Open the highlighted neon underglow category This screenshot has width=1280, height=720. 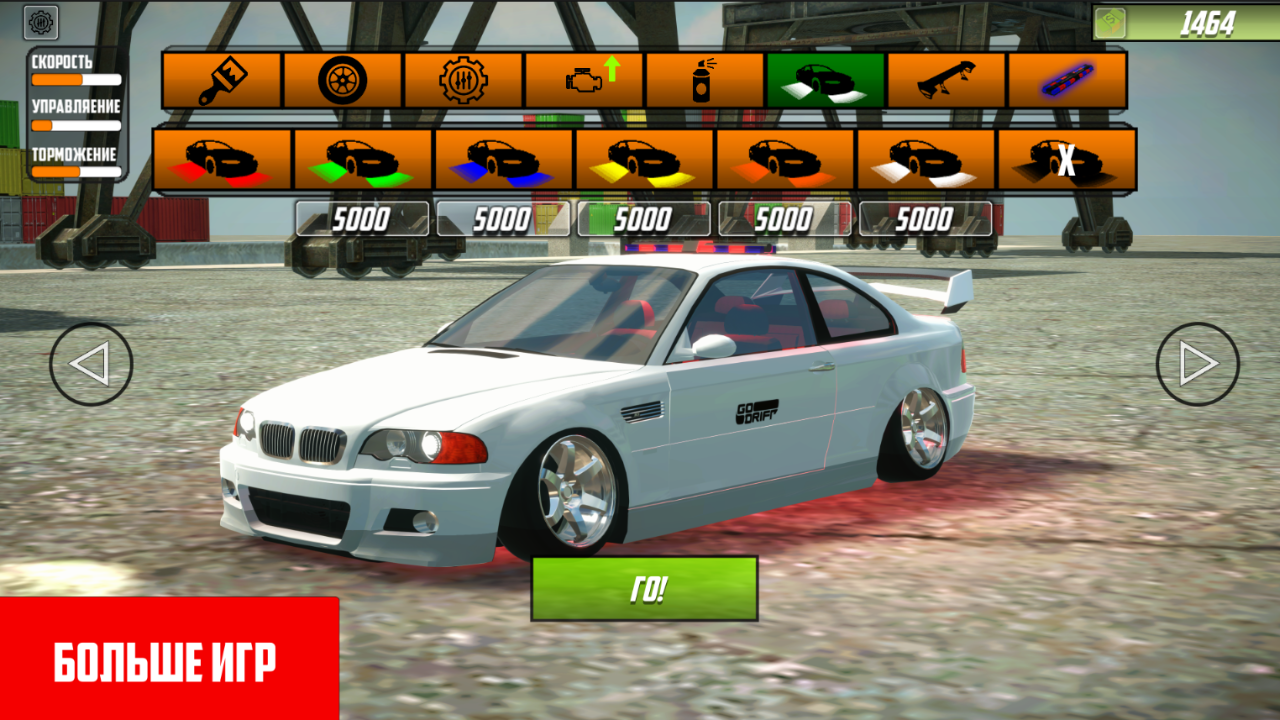[826, 81]
